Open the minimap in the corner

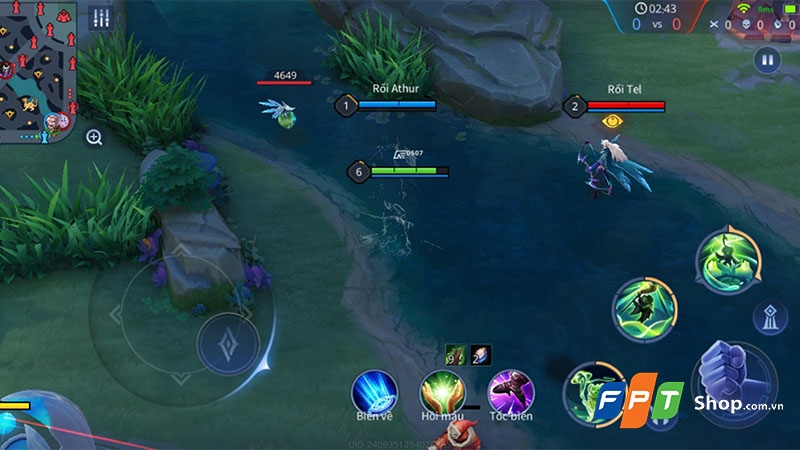pyautogui.click(x=38, y=70)
